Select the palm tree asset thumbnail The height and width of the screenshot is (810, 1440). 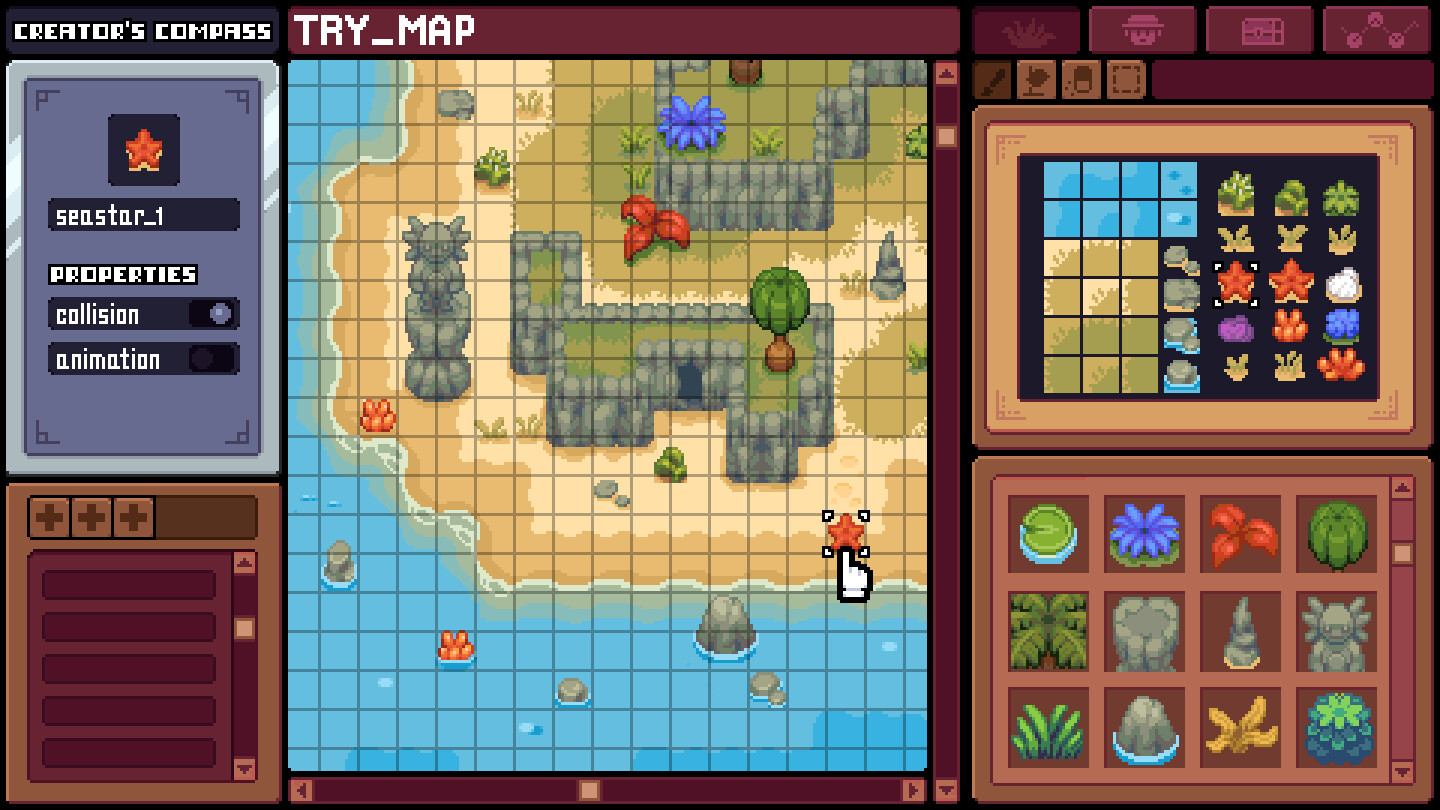click(x=1047, y=633)
